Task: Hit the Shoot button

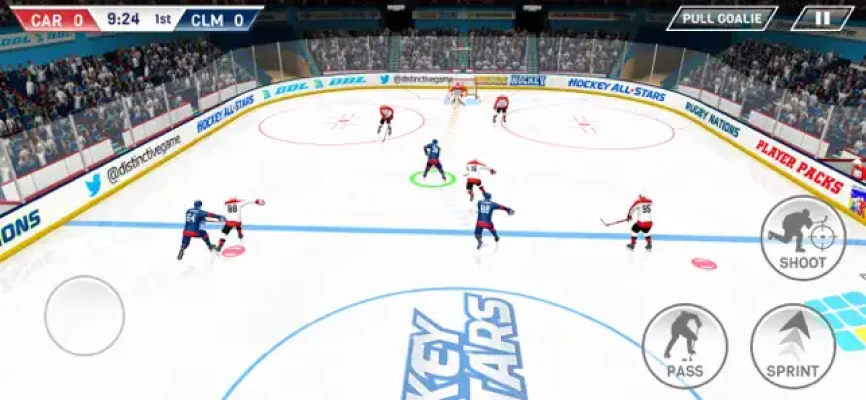Action: [x=803, y=238]
